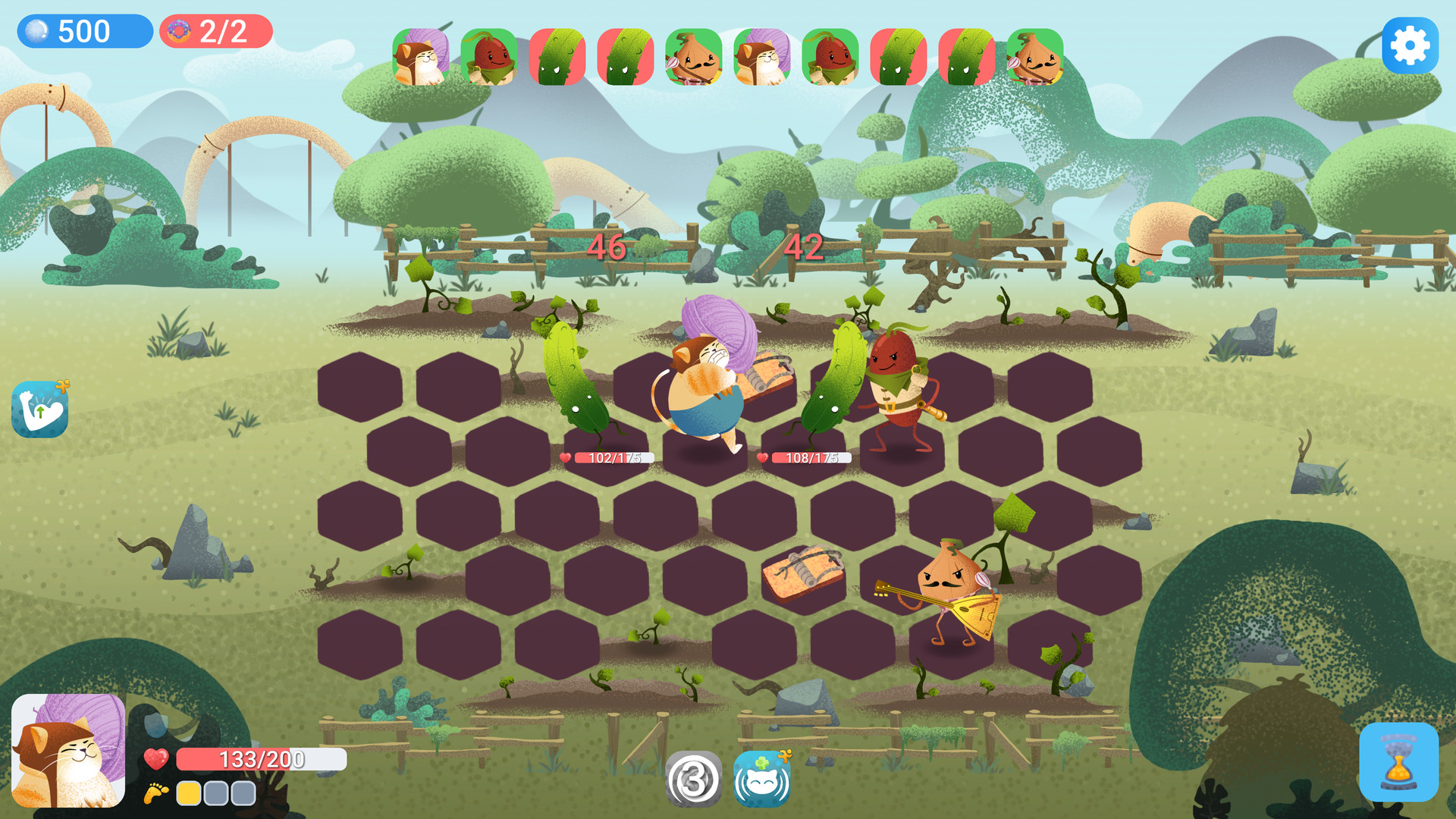Click the 500 currency counter
This screenshot has height=819, width=1456.
pos(85,32)
